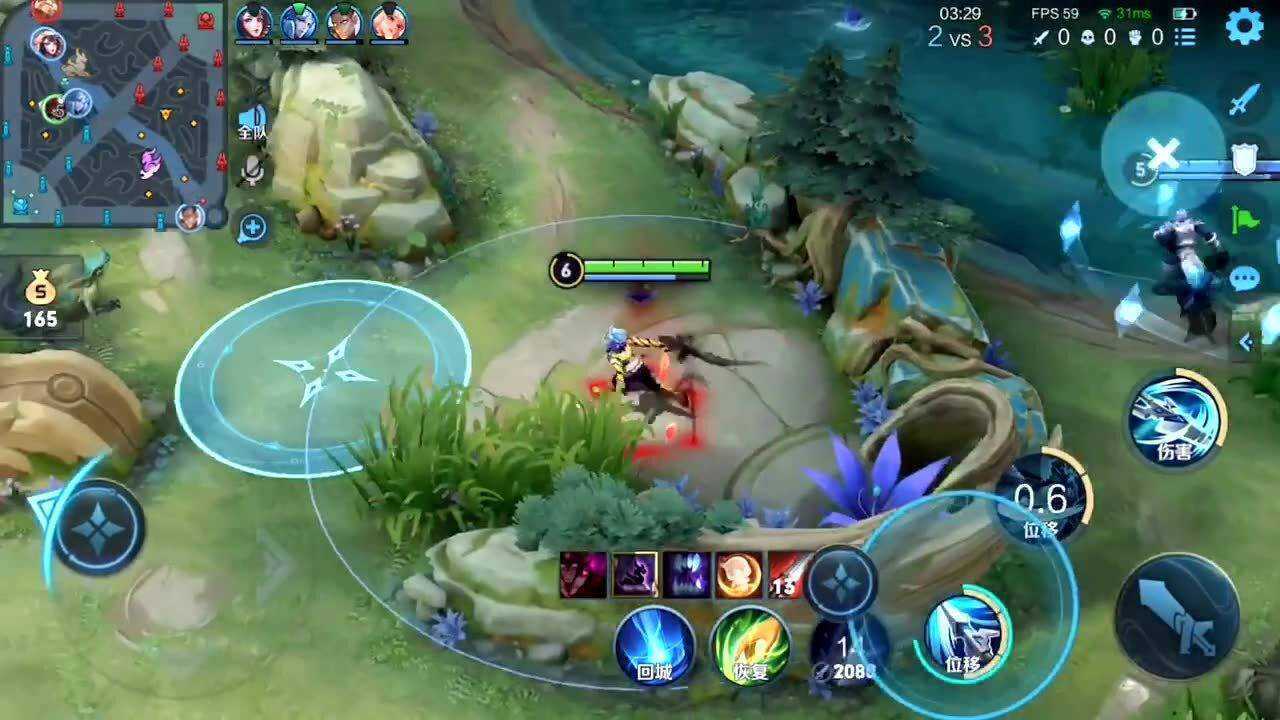Cancel skill cast with the X button
Image resolution: width=1280 pixels, height=720 pixels.
(1163, 154)
